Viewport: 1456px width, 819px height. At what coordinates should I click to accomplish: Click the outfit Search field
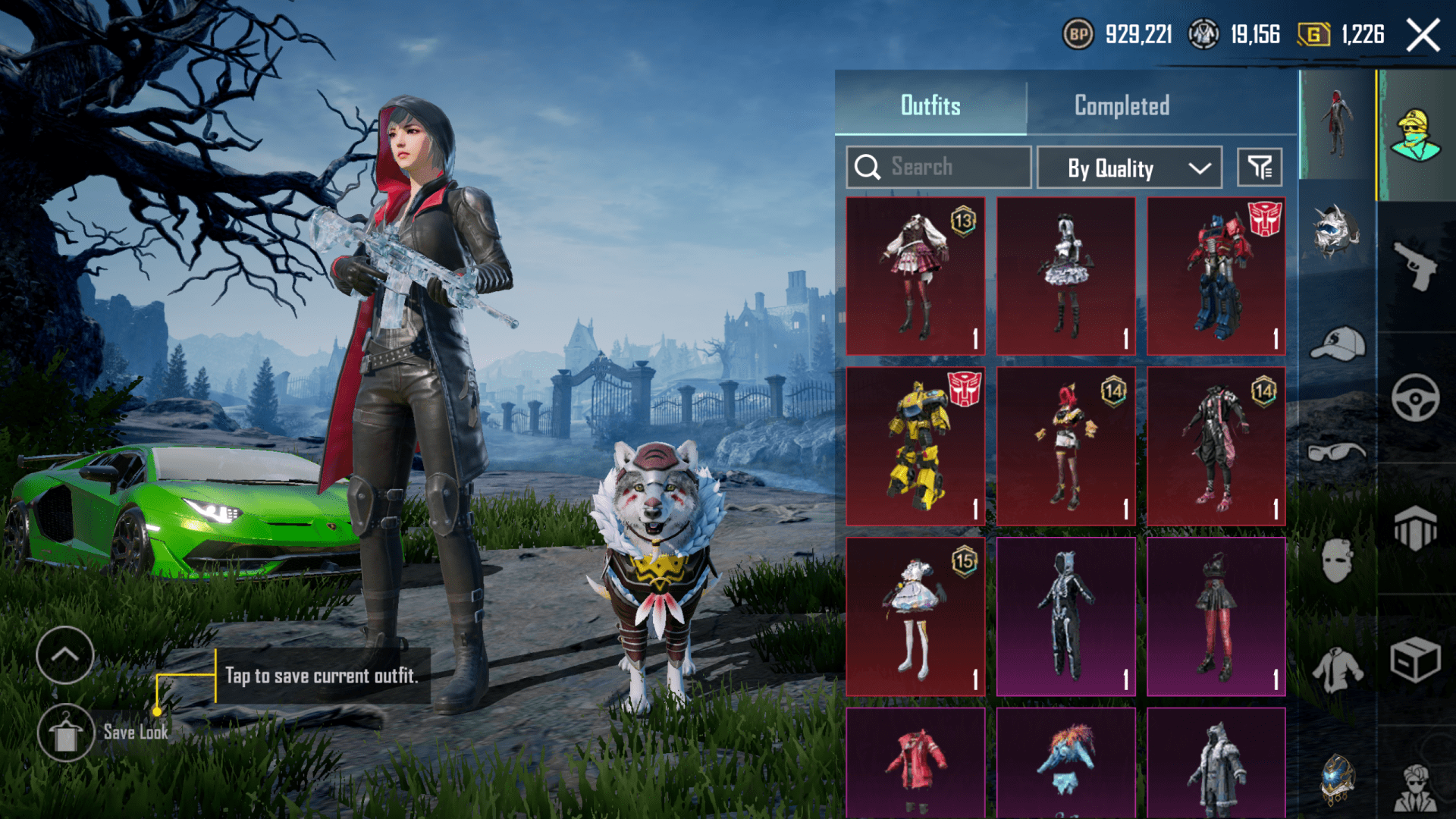pos(939,167)
